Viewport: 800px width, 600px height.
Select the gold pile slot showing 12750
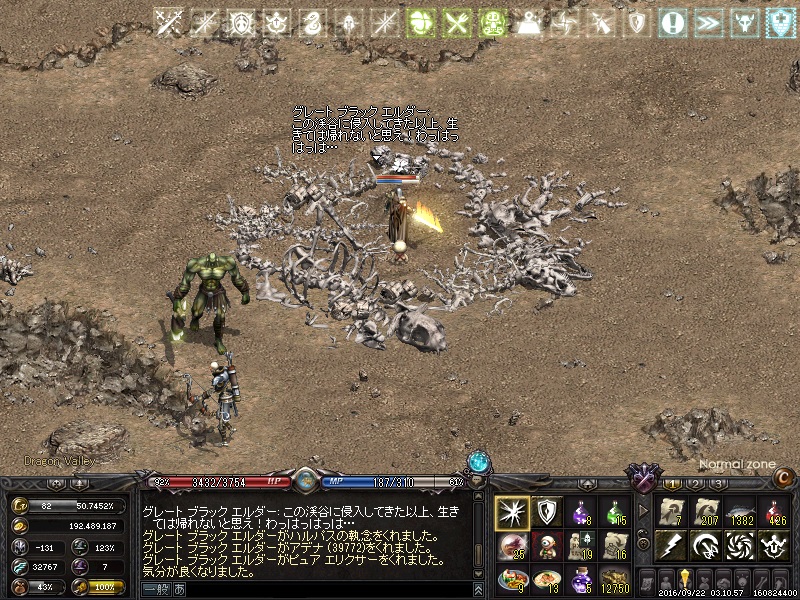pyautogui.click(x=615, y=580)
